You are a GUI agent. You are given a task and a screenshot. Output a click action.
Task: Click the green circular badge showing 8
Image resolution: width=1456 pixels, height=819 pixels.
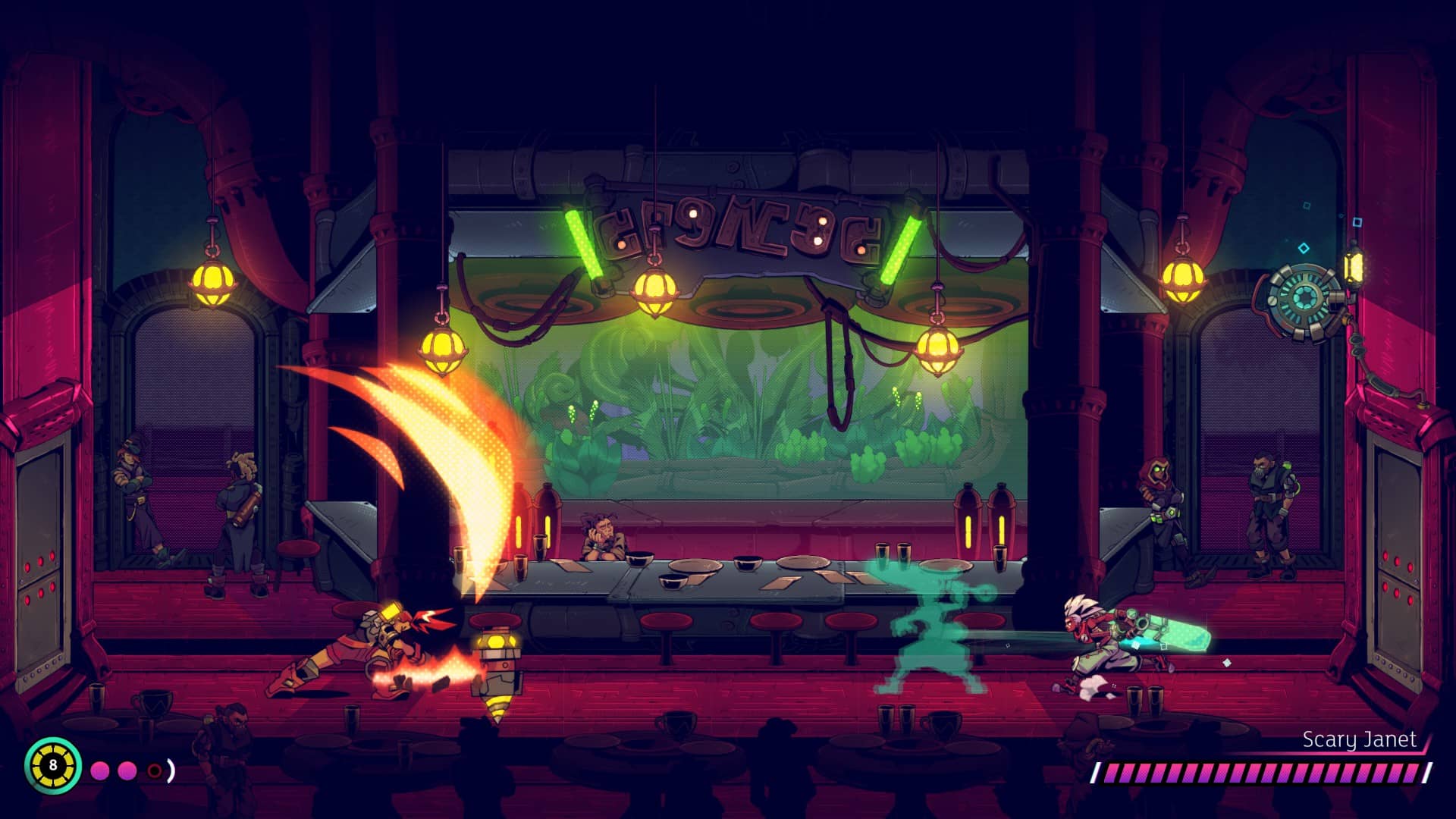click(52, 764)
